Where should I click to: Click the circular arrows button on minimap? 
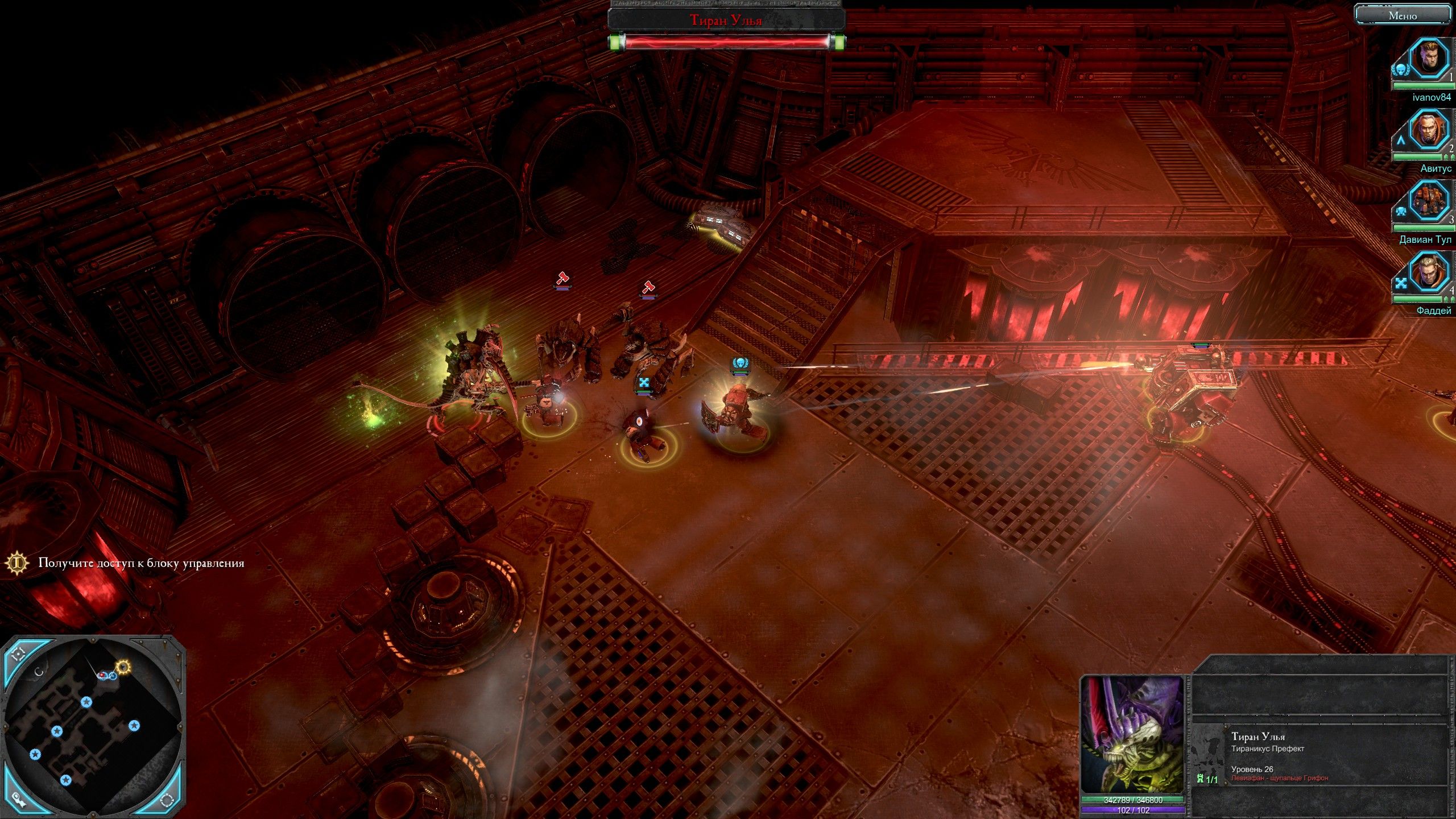coord(167,800)
